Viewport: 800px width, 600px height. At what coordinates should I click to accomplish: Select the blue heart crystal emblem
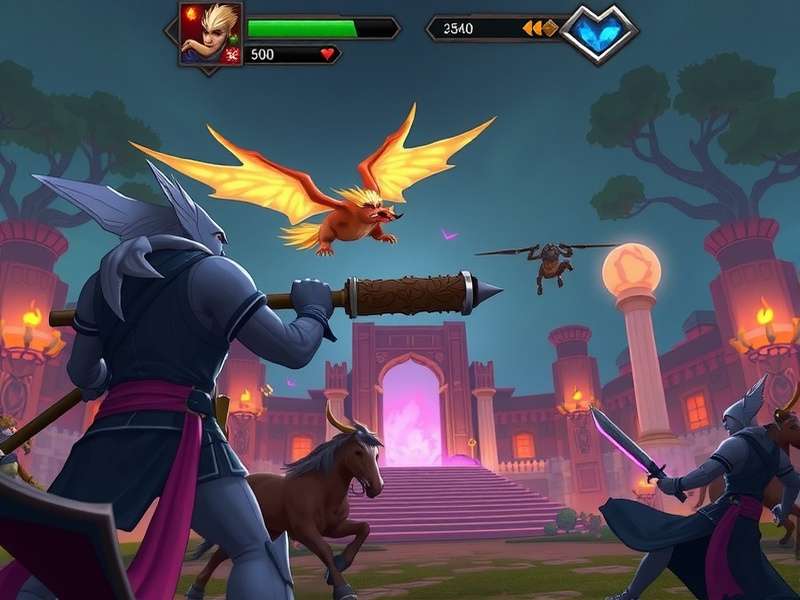coord(599,33)
